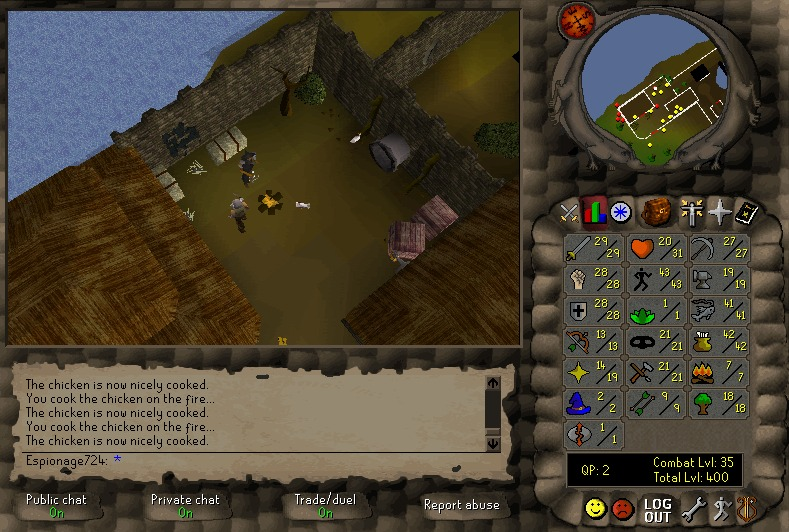The width and height of the screenshot is (789, 532).
Task: Select the Firemaking campfire skill
Action: pyautogui.click(x=716, y=373)
